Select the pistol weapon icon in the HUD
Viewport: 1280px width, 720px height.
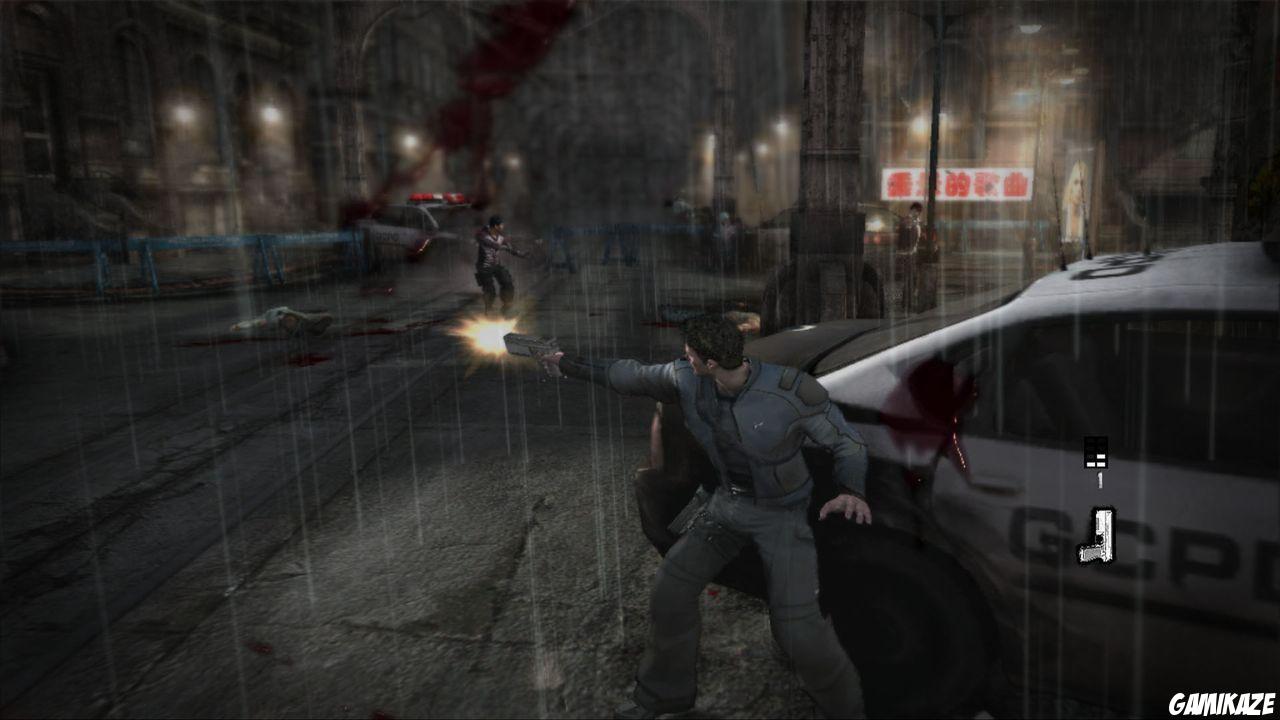pyautogui.click(x=1097, y=535)
